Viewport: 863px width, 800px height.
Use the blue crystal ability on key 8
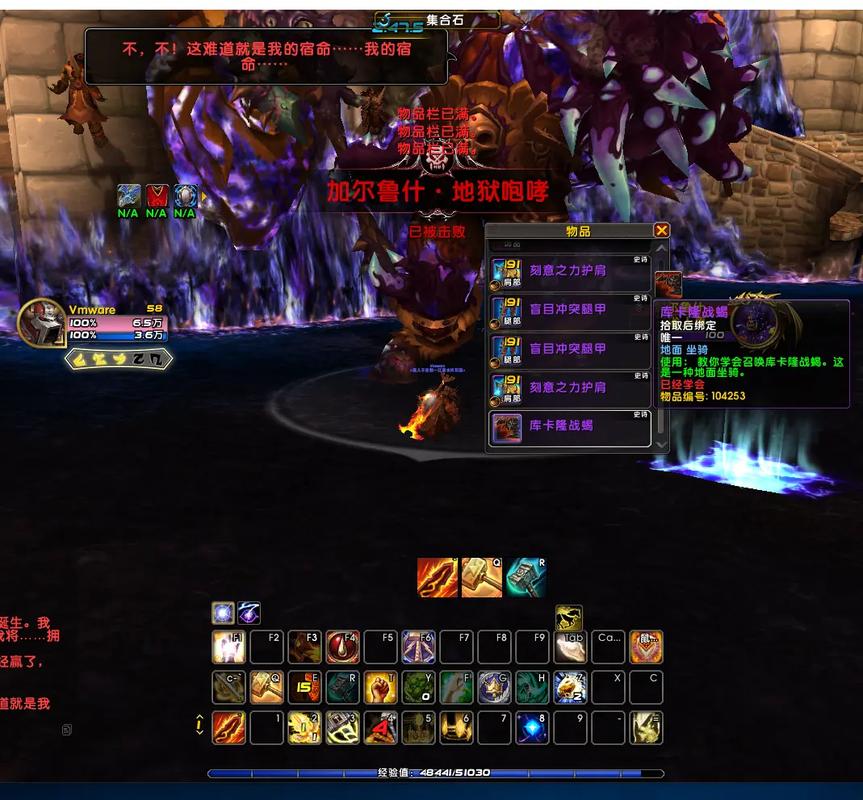tap(532, 727)
